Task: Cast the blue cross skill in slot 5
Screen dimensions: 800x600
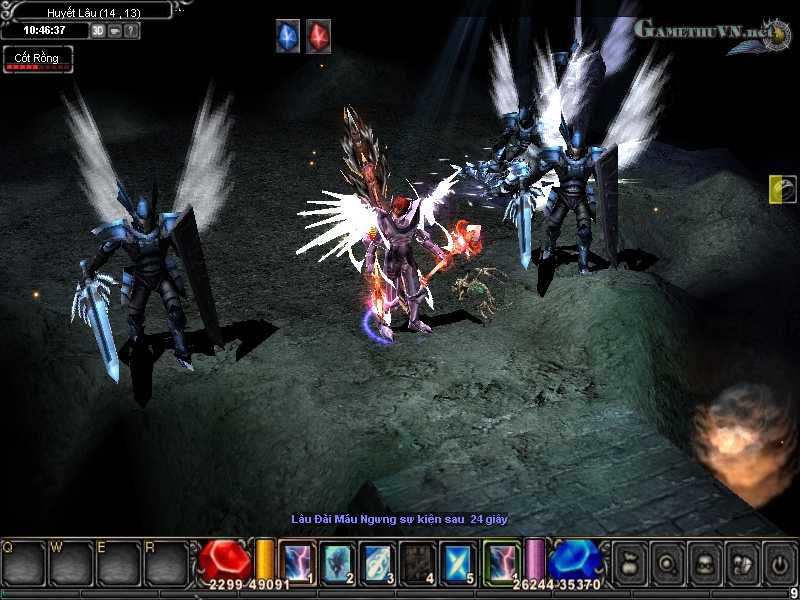Action: pyautogui.click(x=458, y=561)
